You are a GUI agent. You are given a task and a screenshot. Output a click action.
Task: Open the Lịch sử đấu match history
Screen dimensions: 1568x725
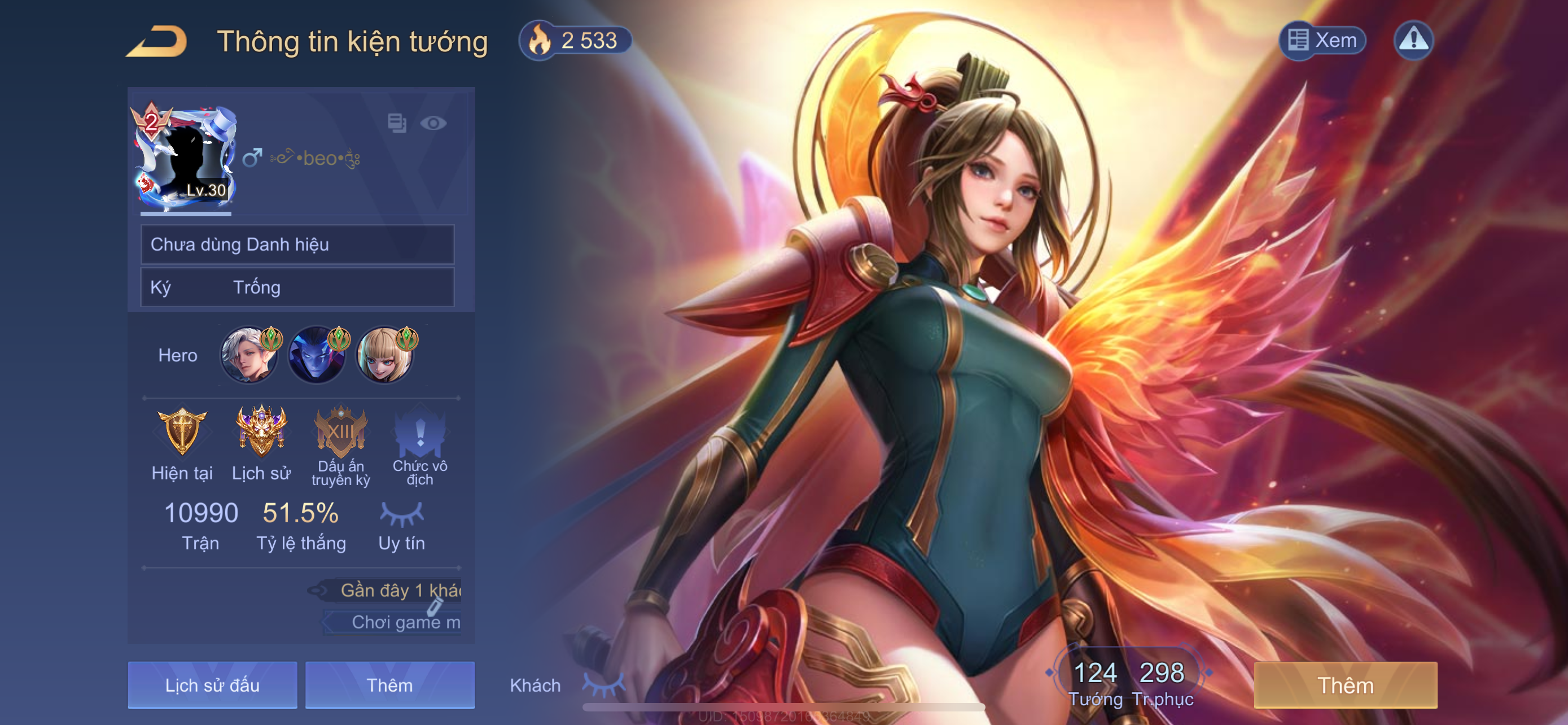[212, 685]
